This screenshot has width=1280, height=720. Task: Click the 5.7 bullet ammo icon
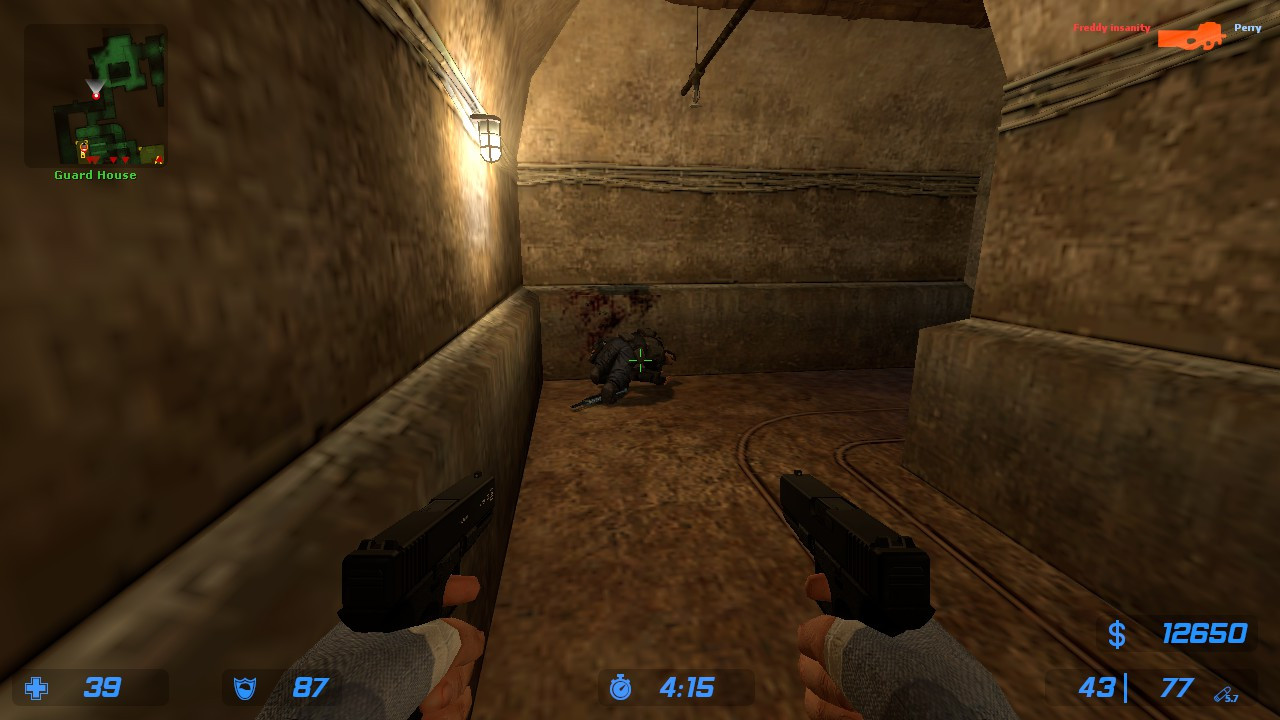click(1222, 693)
